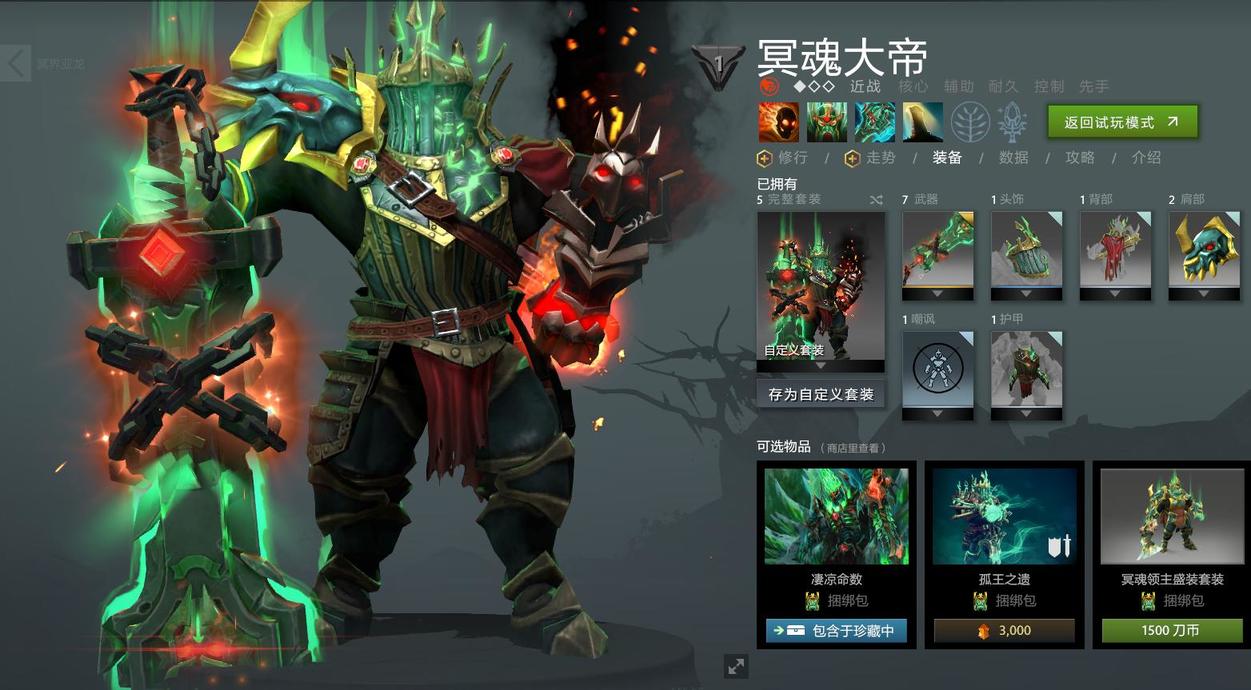Go back with the top-left arrow

(16, 63)
